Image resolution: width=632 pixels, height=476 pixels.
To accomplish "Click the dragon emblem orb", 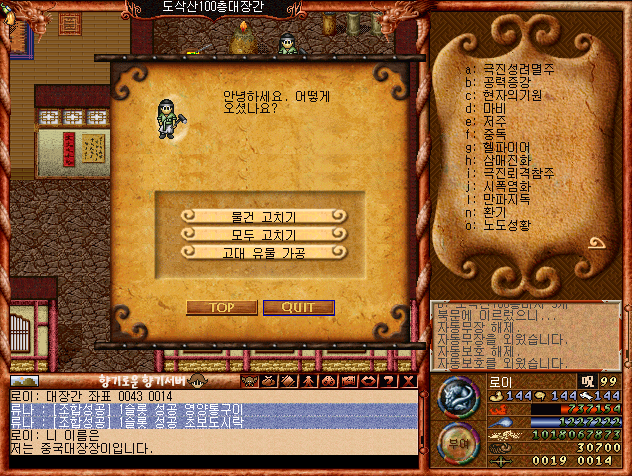I will [x=458, y=398].
